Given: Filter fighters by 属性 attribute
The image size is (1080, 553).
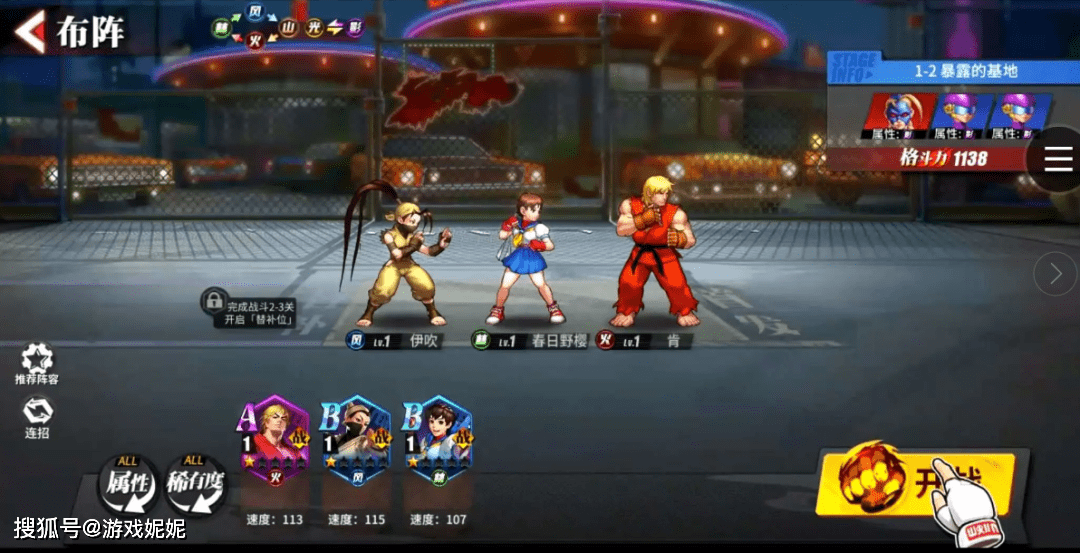Looking at the screenshot, I should tap(128, 484).
